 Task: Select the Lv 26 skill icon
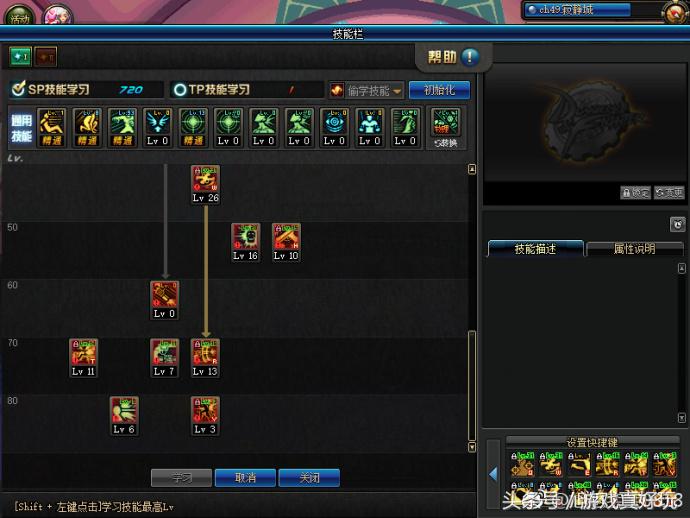click(x=205, y=180)
